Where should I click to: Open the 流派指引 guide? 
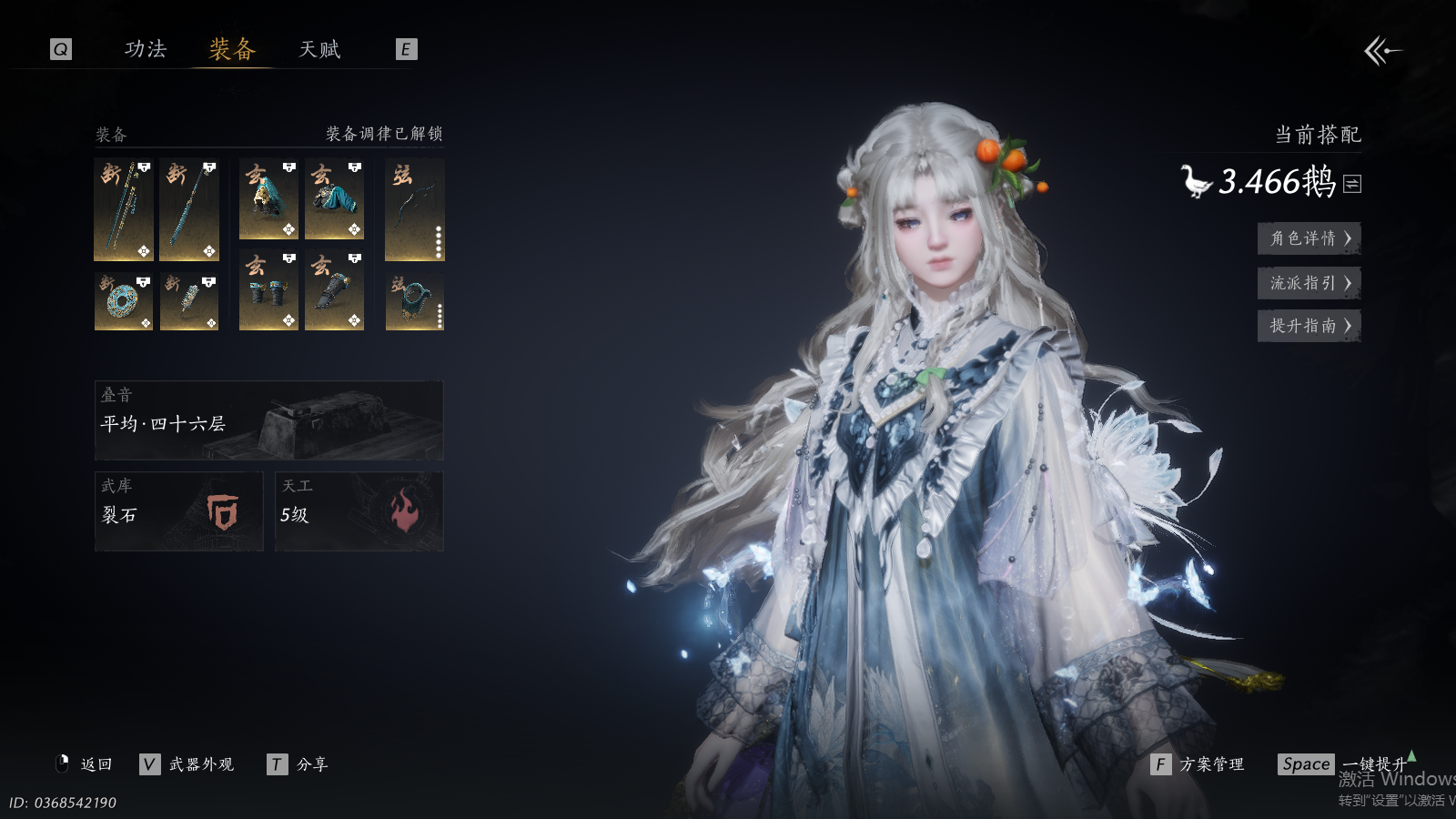pyautogui.click(x=1309, y=283)
